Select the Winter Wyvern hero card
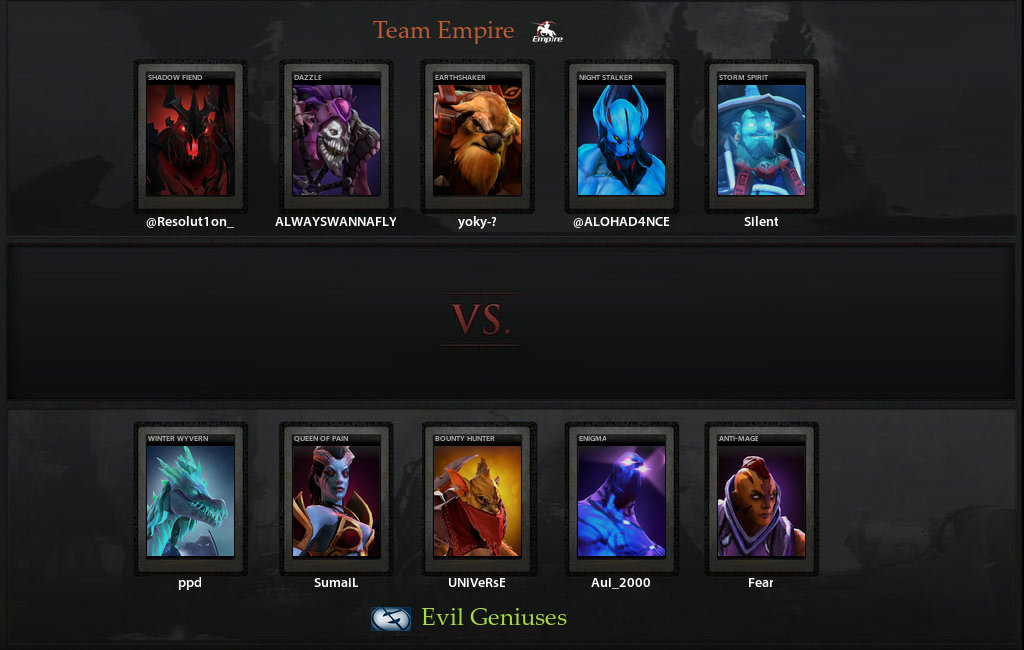1024x650 pixels. 190,499
